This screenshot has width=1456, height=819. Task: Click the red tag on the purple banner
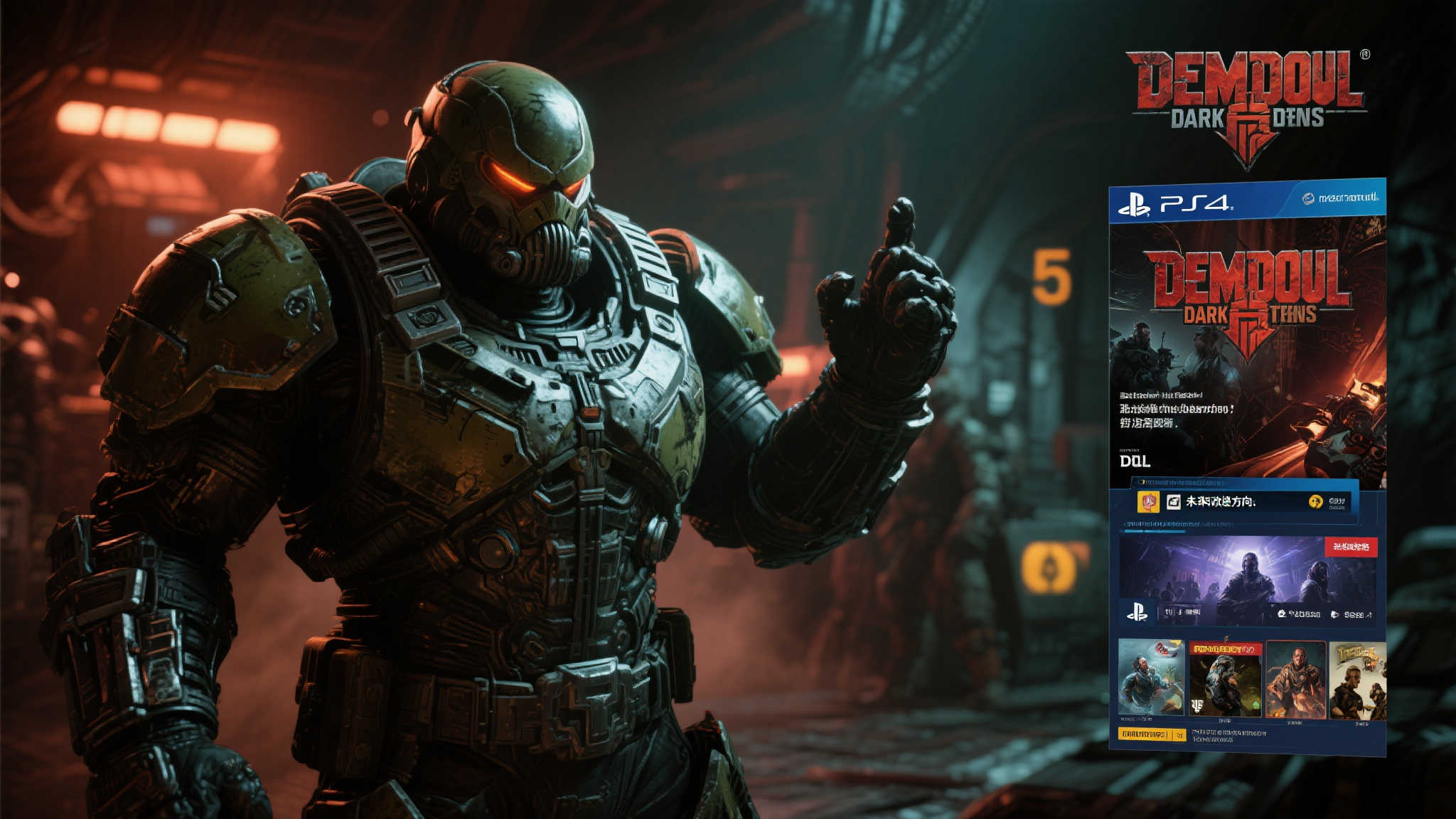click(x=1351, y=547)
